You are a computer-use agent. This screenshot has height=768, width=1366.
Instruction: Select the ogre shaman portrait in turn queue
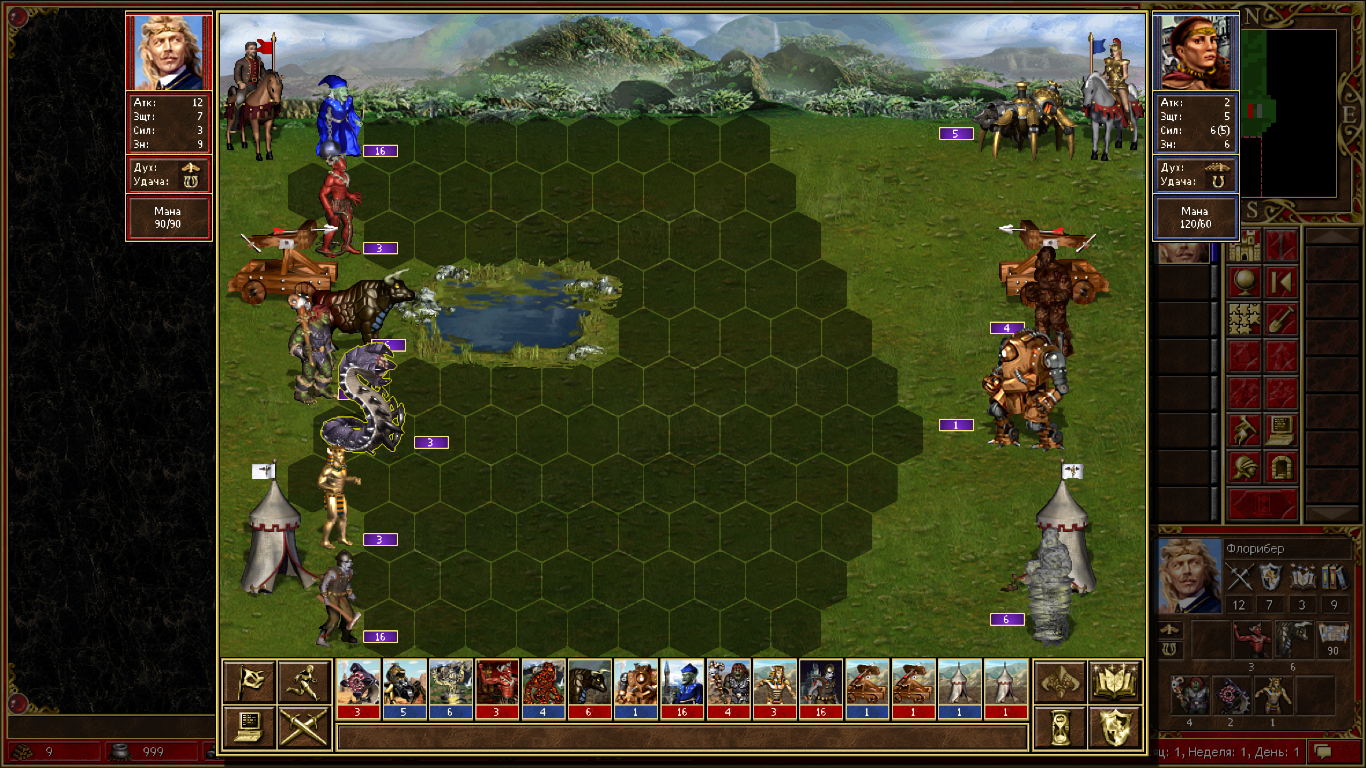pyautogui.click(x=728, y=682)
